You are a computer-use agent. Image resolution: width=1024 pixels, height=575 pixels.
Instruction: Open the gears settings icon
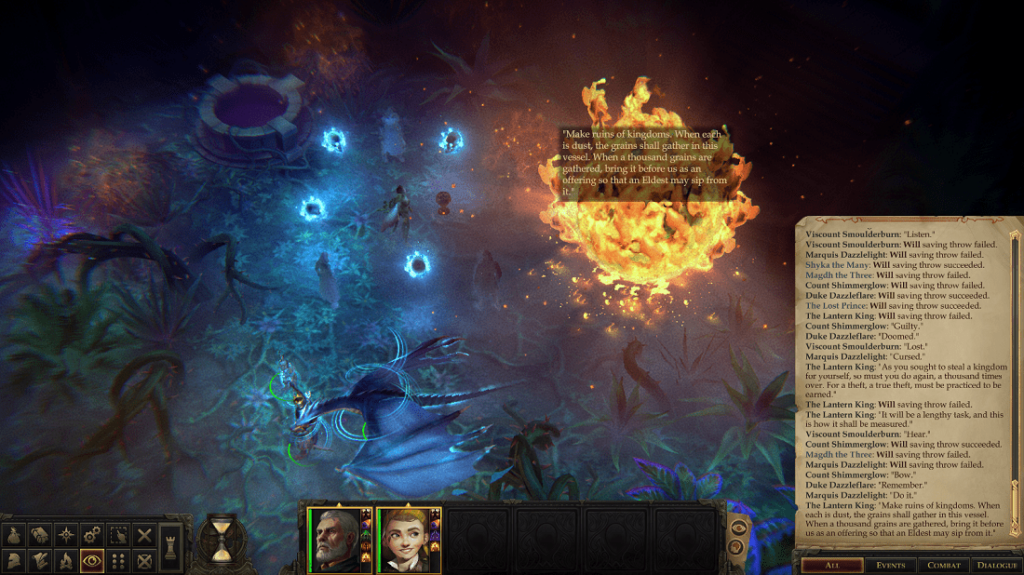[x=92, y=535]
